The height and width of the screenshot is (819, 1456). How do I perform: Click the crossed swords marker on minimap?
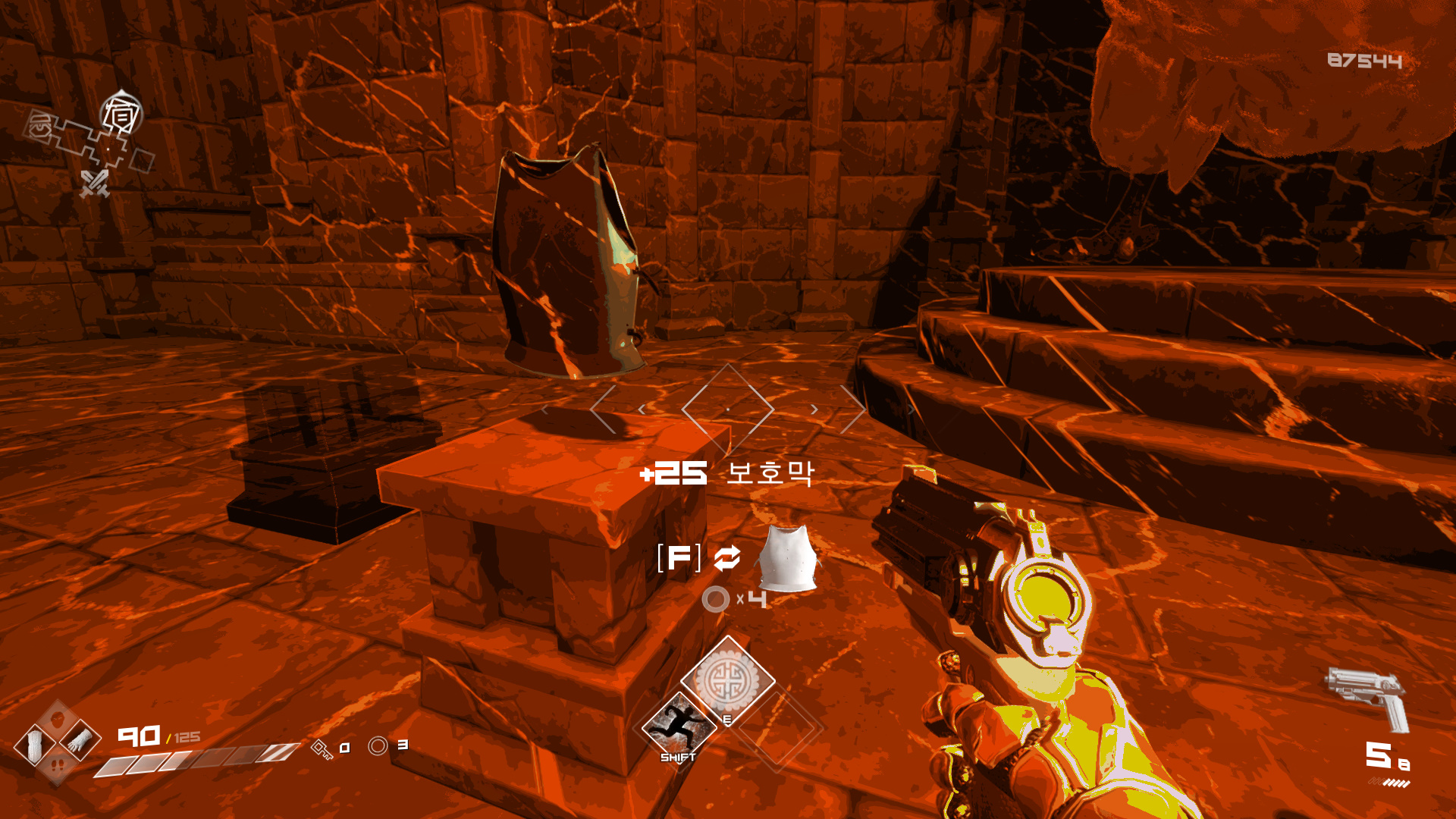click(95, 184)
